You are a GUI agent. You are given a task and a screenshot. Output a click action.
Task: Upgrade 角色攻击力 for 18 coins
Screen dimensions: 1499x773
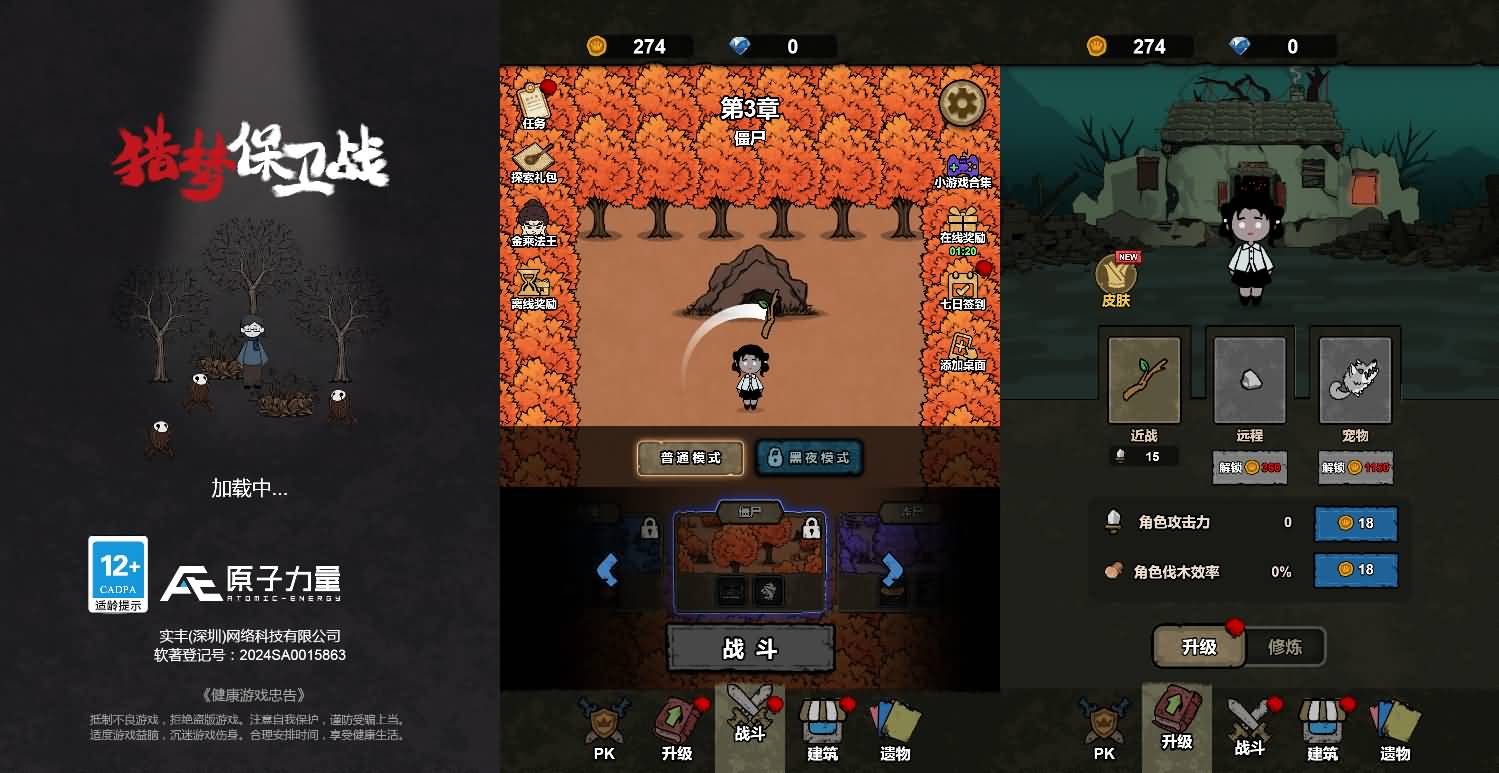pyautogui.click(x=1355, y=522)
